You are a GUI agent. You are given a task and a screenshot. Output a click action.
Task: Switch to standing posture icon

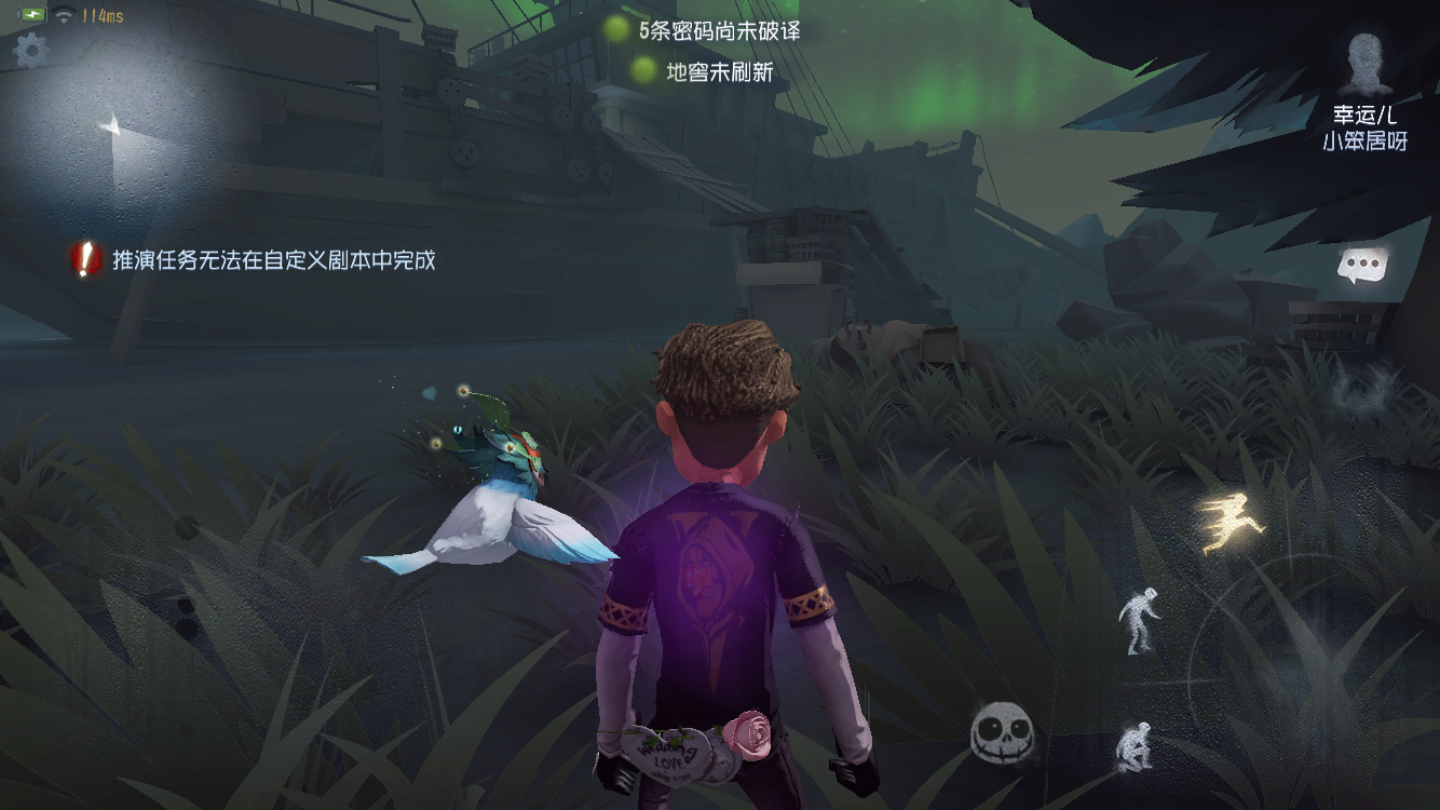1139,623
